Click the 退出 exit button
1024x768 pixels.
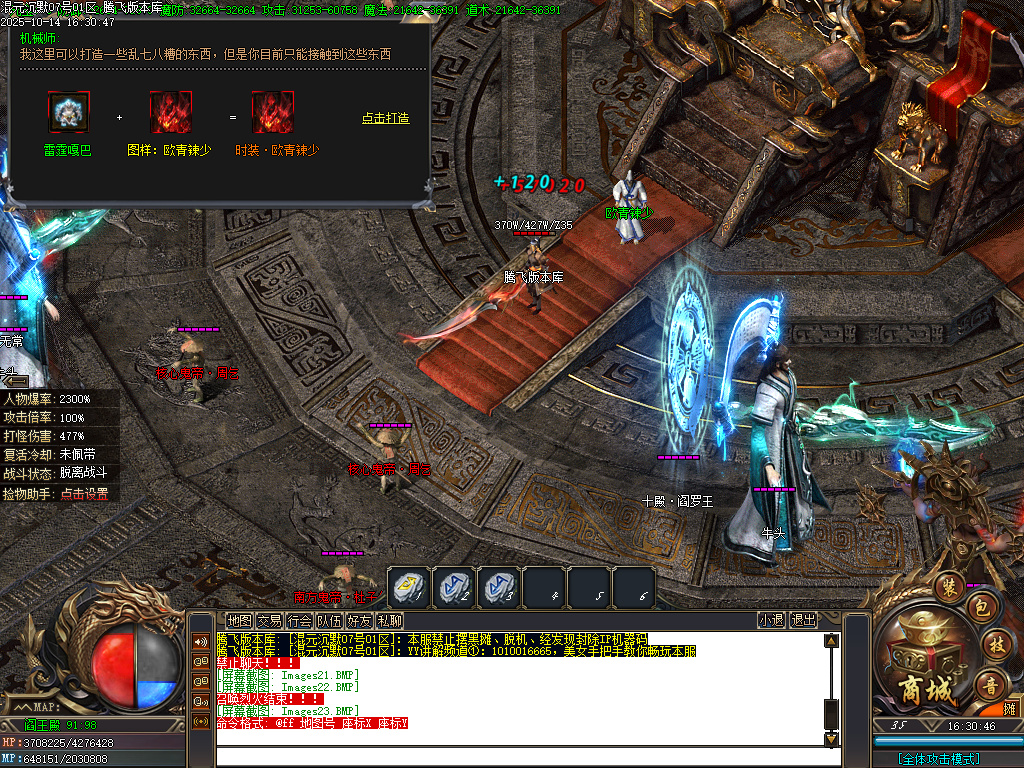[x=803, y=620]
